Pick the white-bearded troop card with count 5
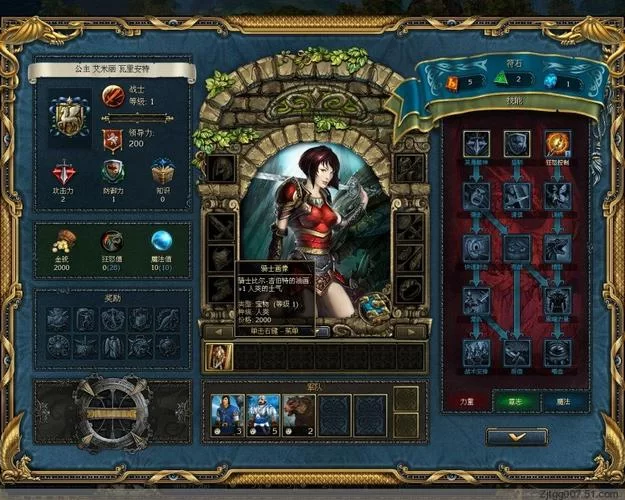 tap(262, 414)
